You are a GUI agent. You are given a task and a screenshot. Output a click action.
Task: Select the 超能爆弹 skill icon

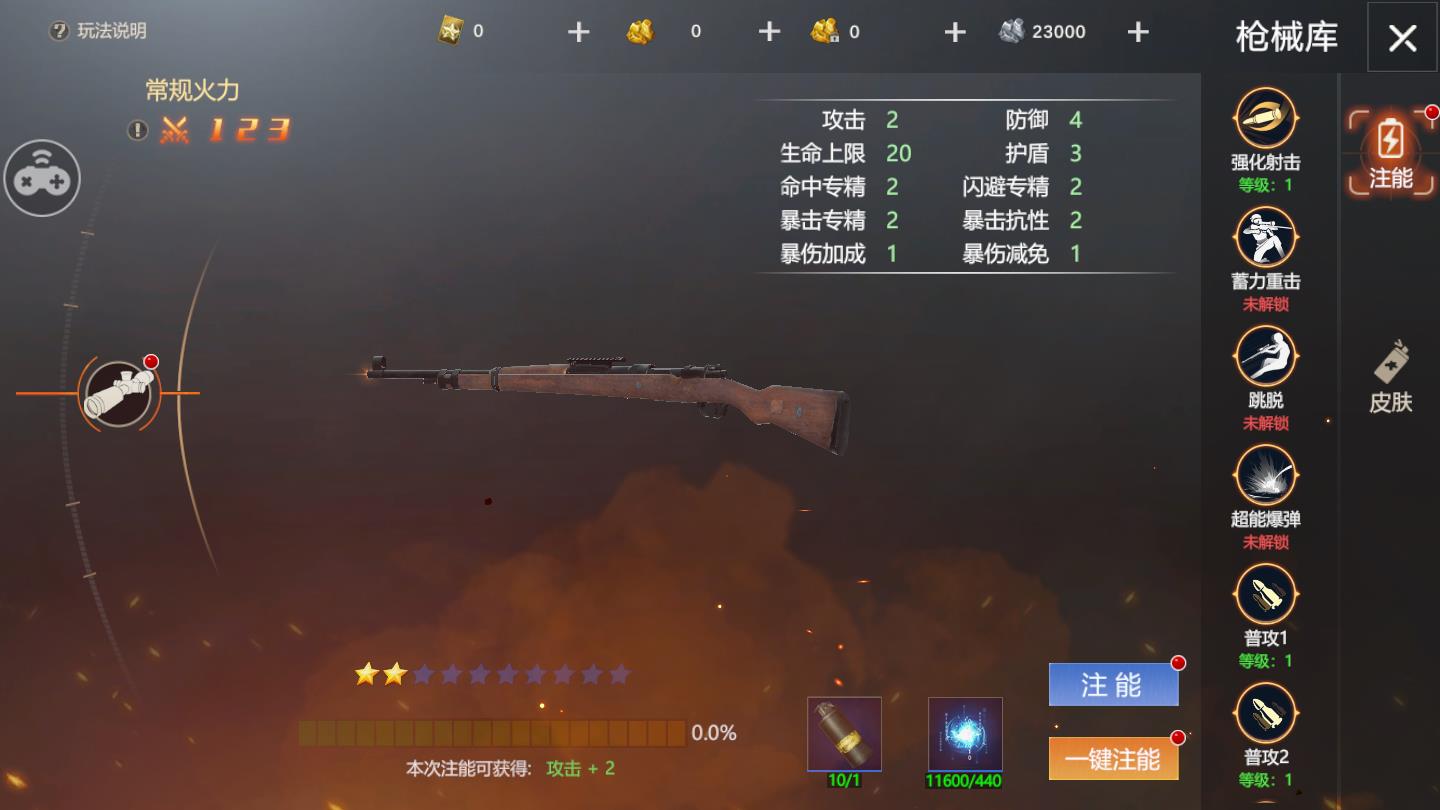(x=1265, y=480)
